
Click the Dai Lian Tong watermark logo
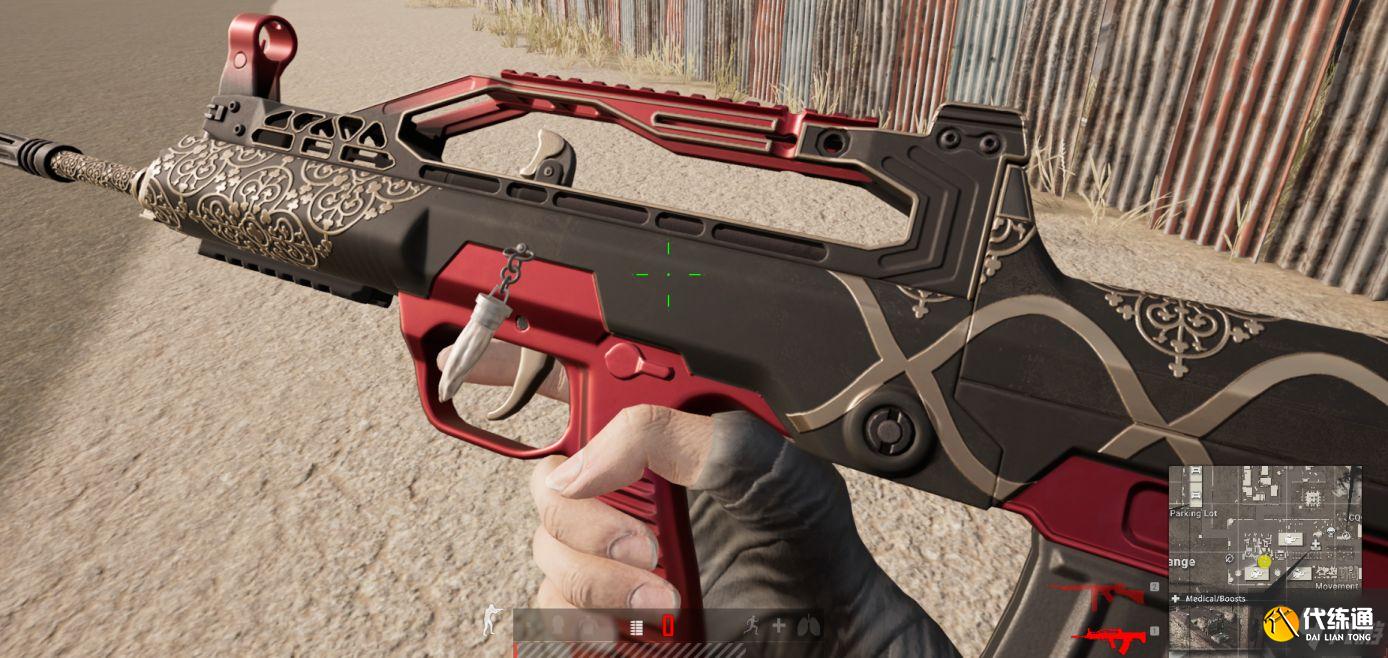(1281, 624)
